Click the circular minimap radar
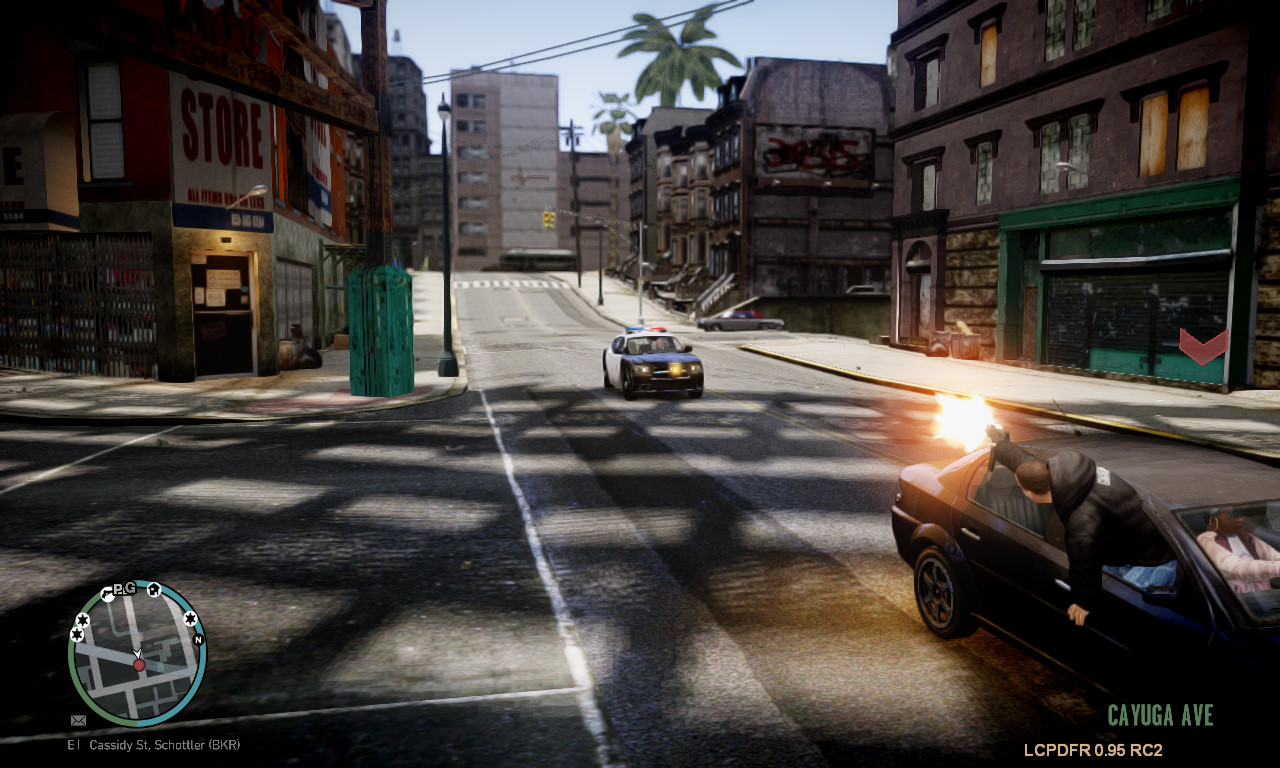 [137, 652]
